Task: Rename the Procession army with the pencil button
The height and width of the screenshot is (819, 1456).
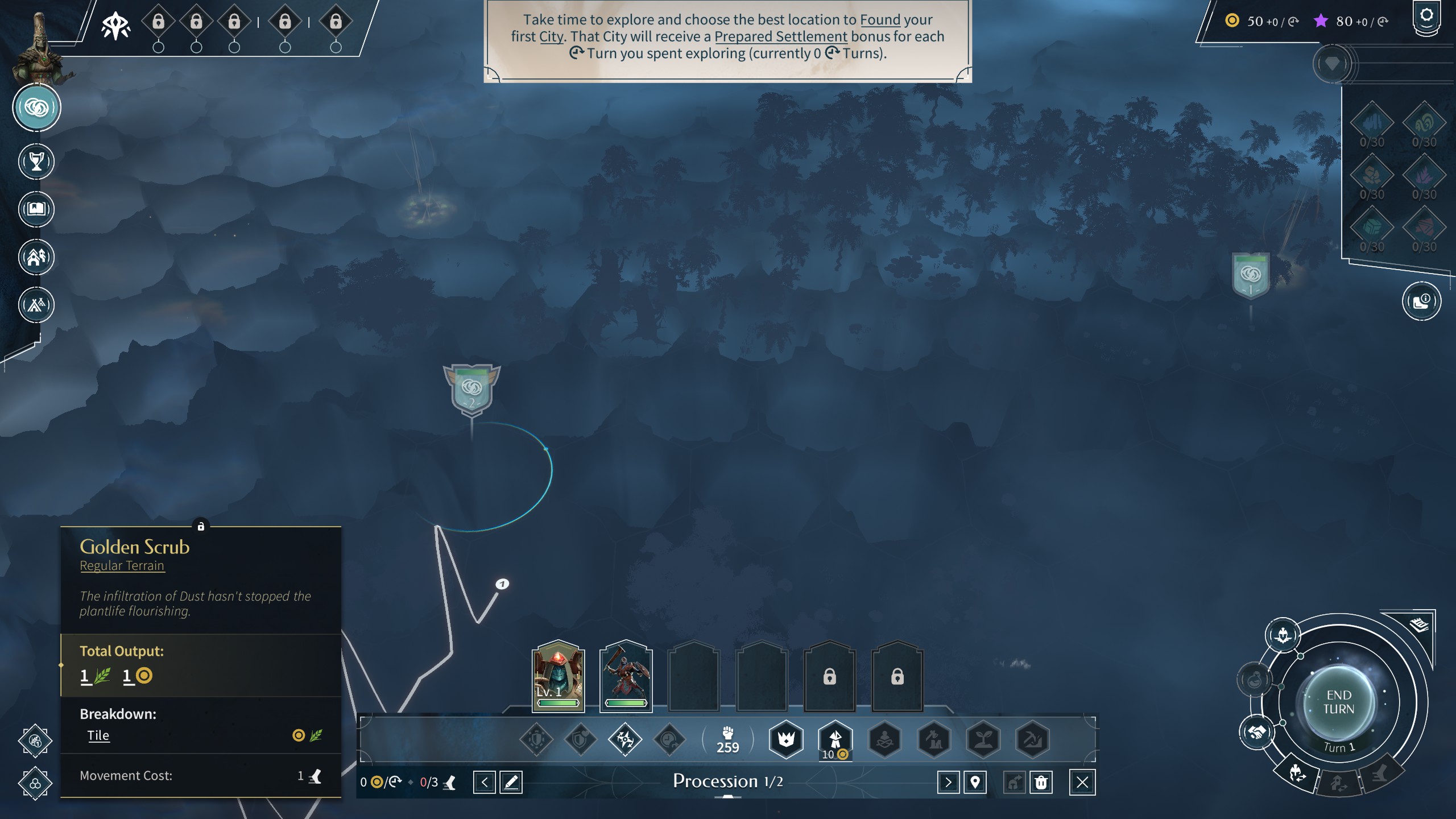Action: point(511,783)
